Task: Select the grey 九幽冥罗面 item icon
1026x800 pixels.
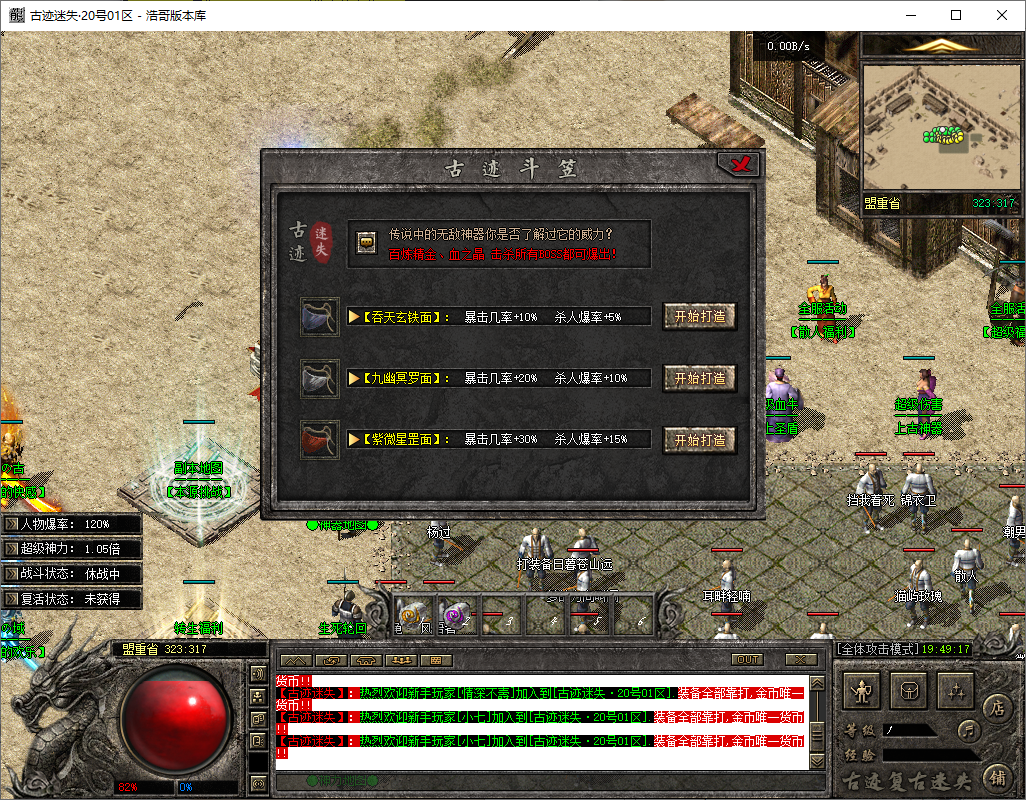Action: (x=320, y=379)
